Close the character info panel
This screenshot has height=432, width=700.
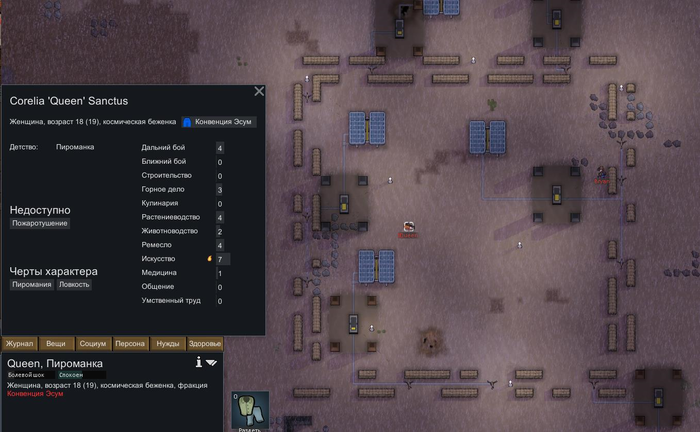click(x=259, y=91)
